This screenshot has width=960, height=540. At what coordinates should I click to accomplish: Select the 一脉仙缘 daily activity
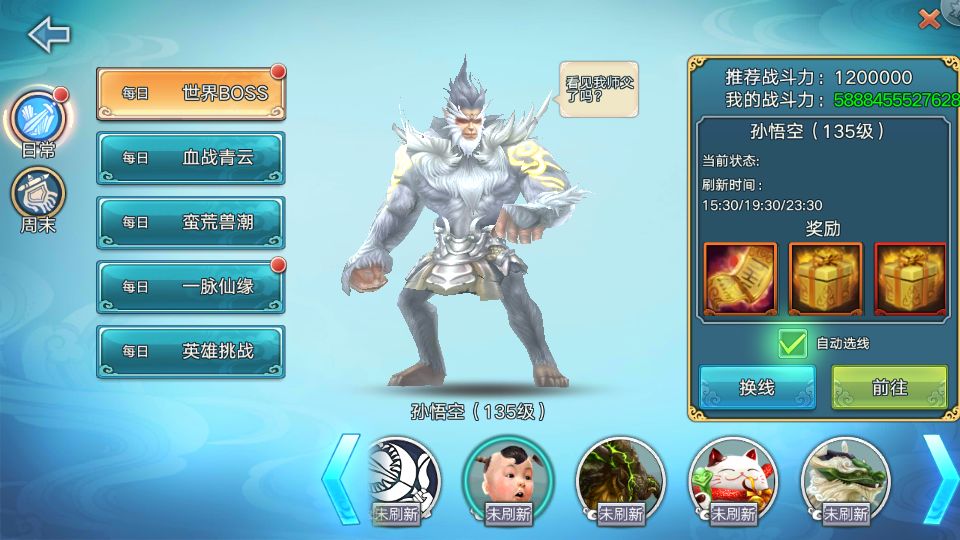(190, 286)
